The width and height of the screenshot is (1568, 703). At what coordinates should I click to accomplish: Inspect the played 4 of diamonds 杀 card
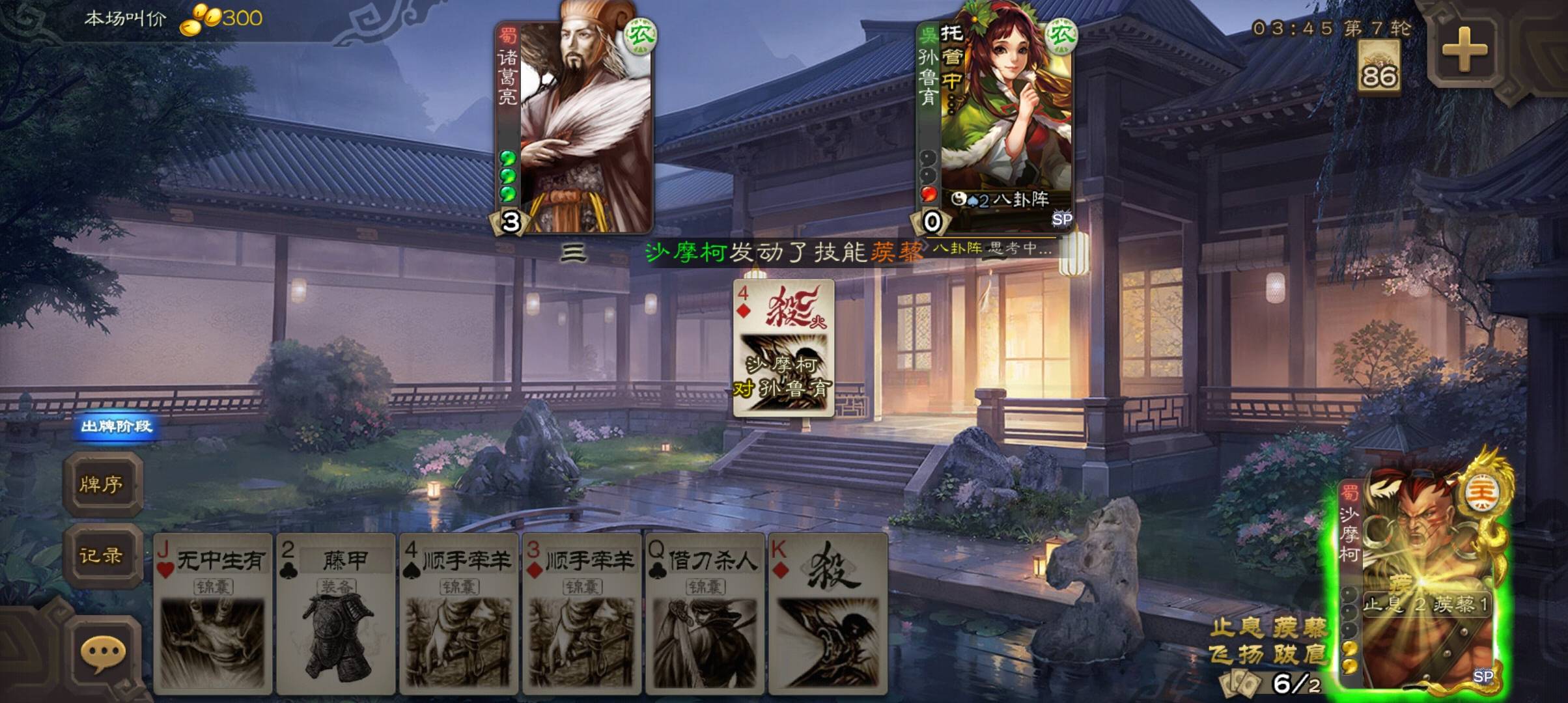(x=783, y=348)
